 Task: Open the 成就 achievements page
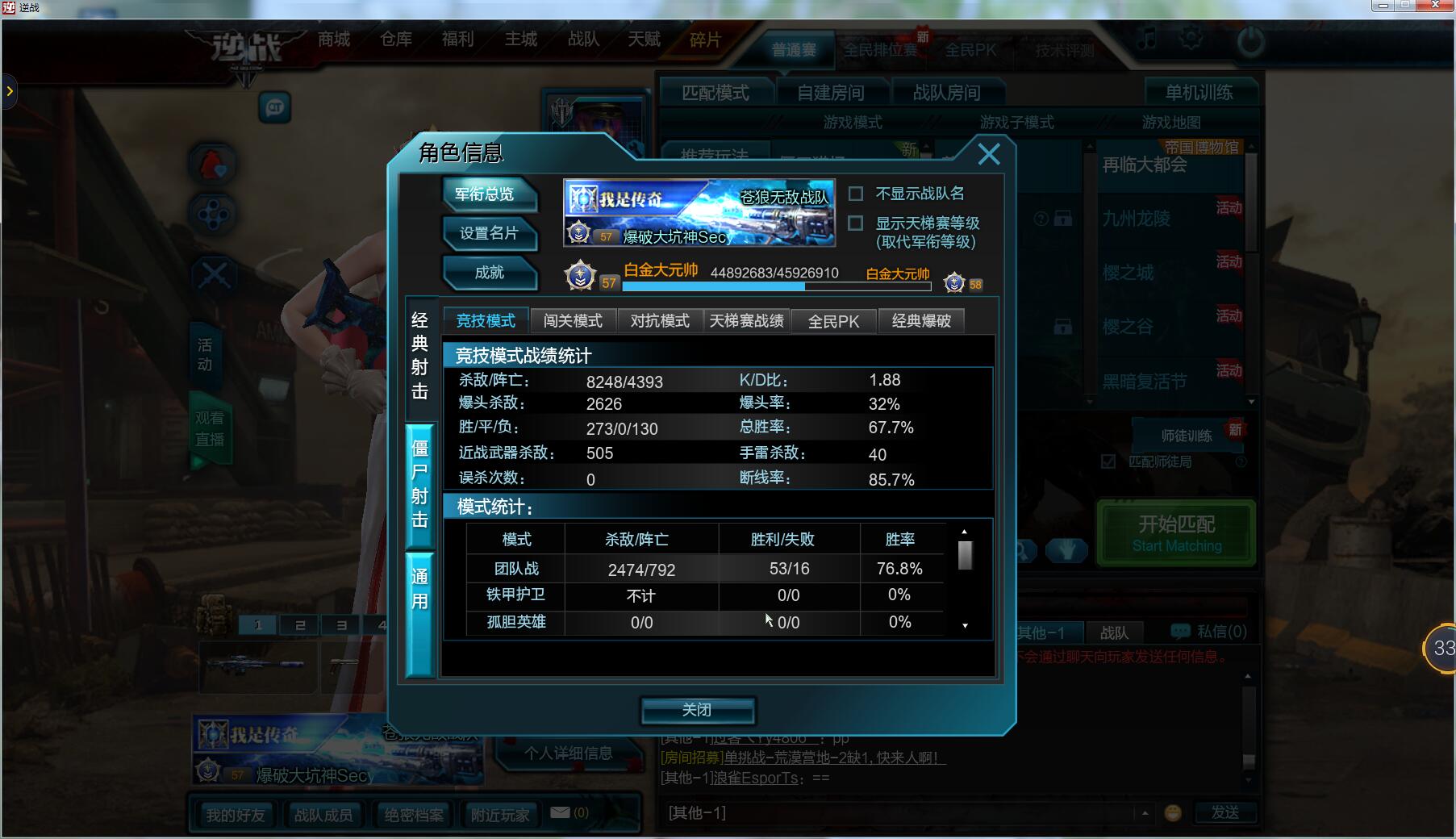(x=488, y=273)
